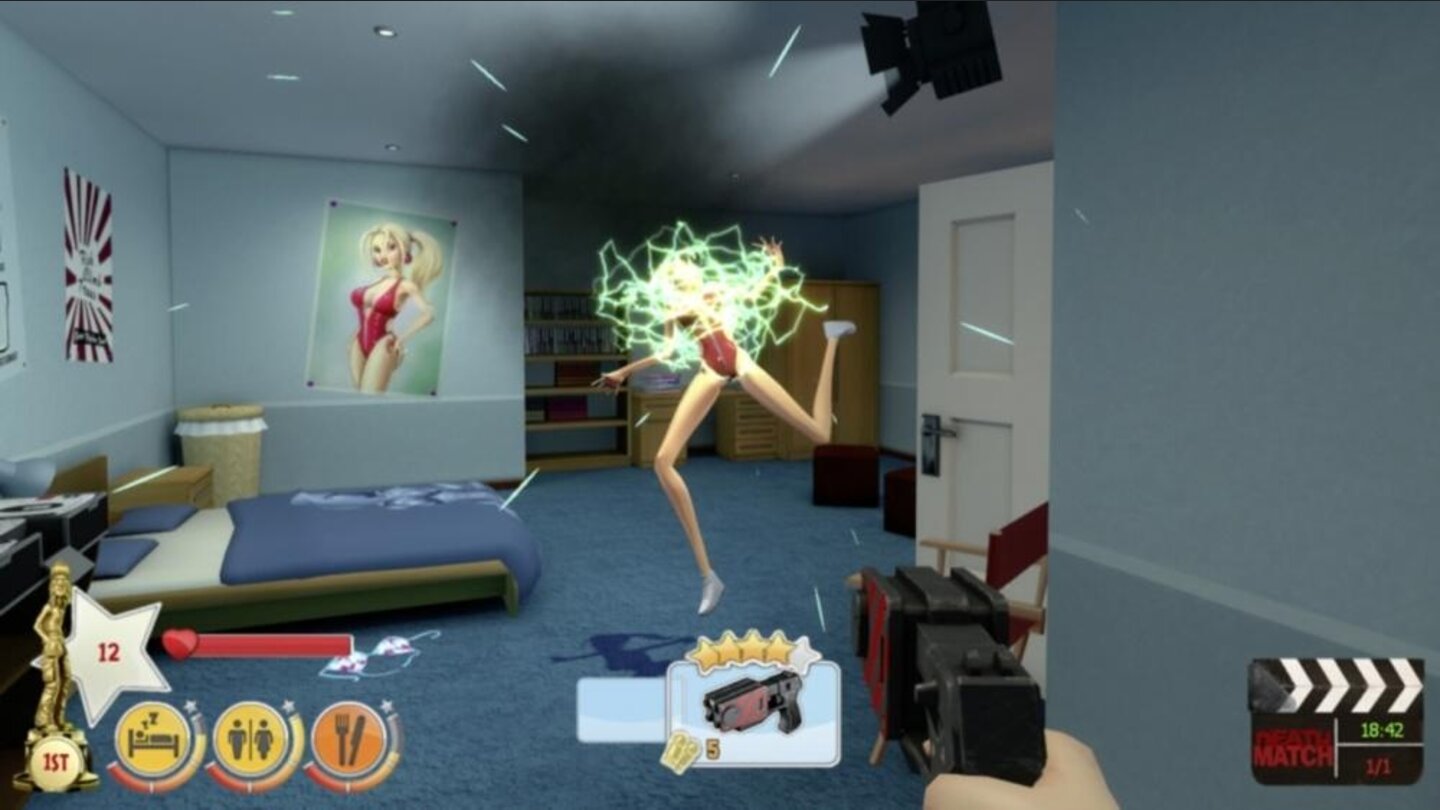Click the ammo count 5 on the weapon card
This screenshot has height=810, width=1440.
click(x=713, y=749)
